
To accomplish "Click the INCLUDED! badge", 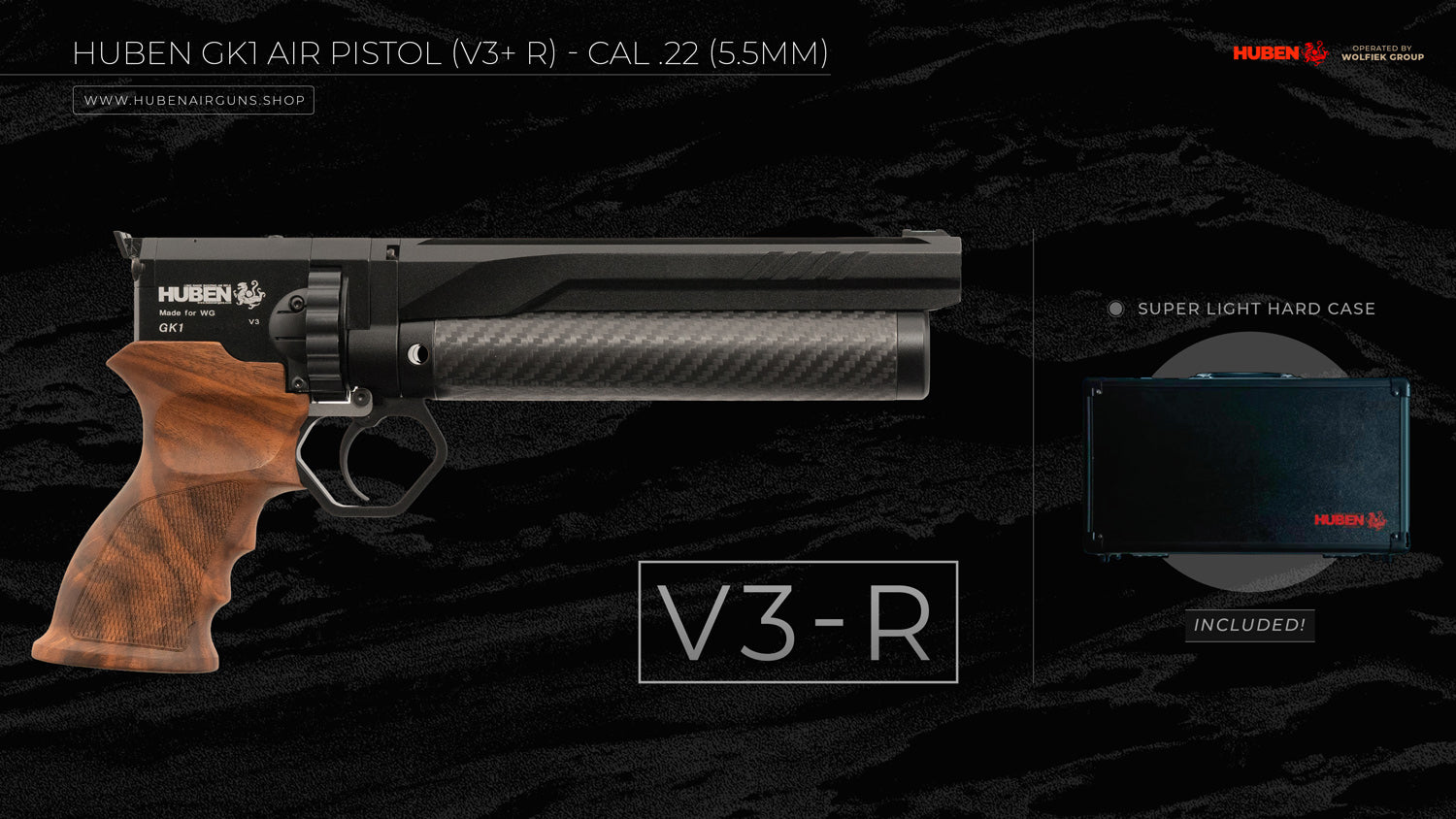I will pos(1249,625).
